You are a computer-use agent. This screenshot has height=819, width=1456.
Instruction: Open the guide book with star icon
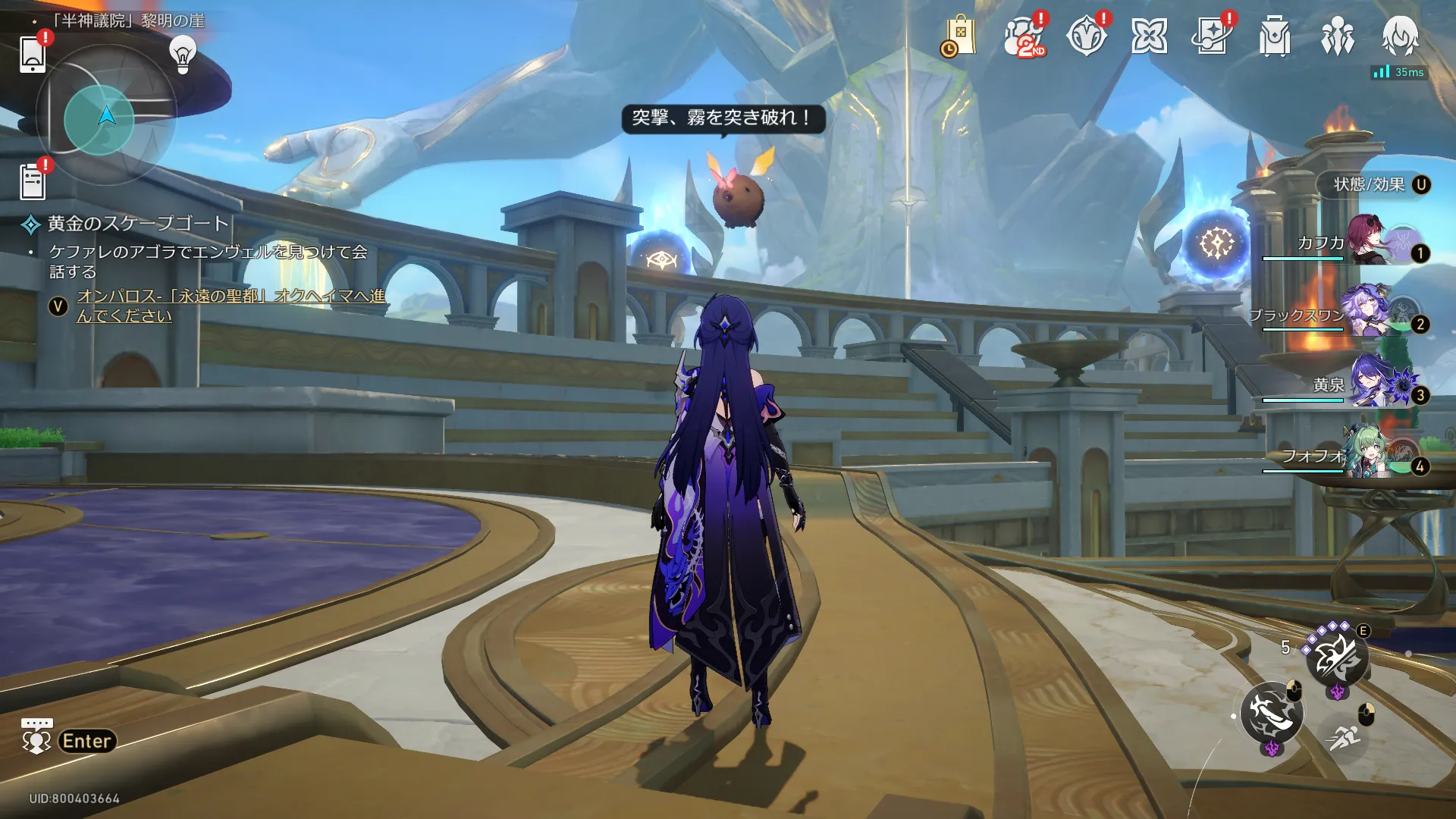click(x=1212, y=37)
